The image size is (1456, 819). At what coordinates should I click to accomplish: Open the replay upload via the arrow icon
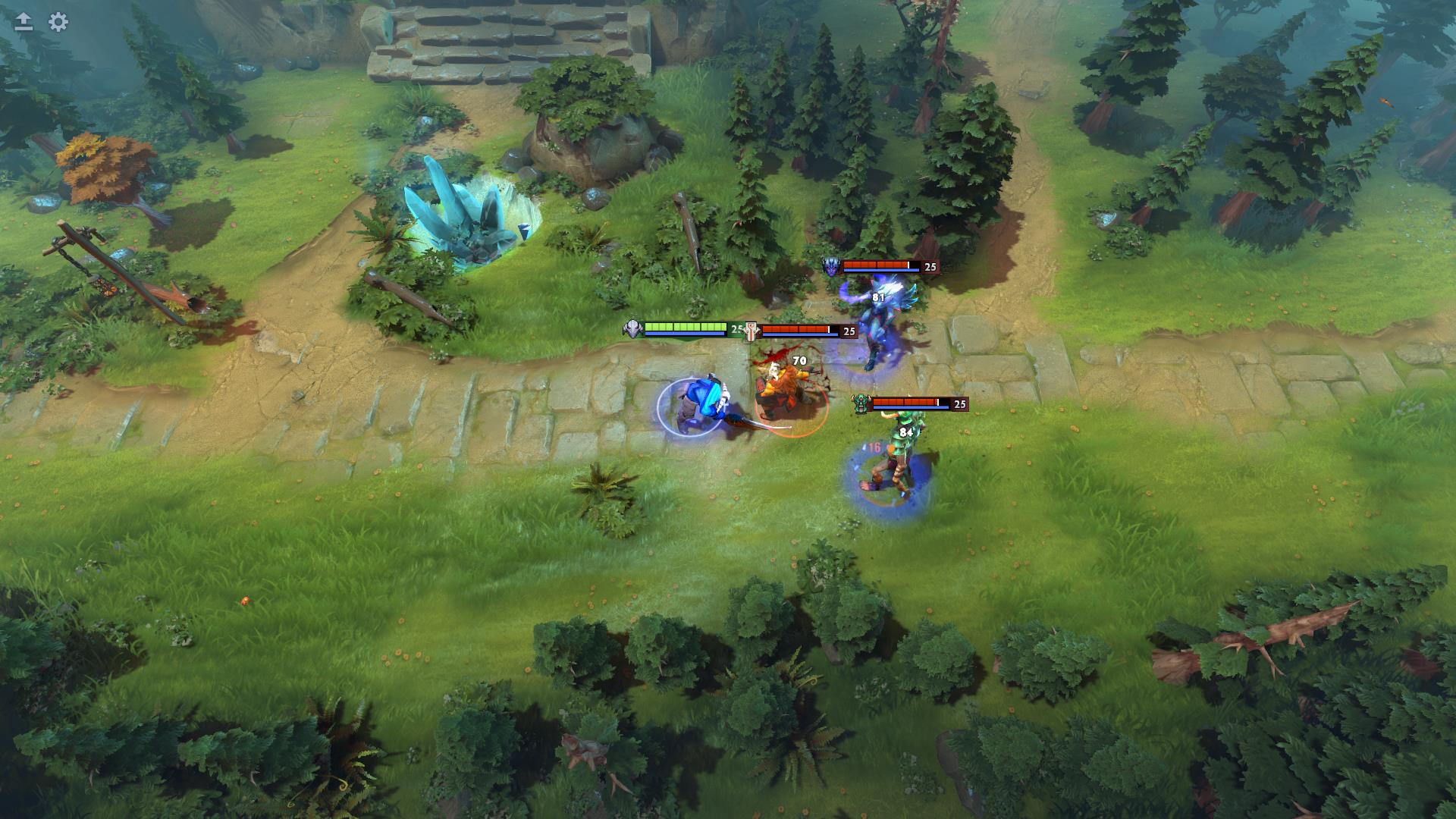[x=23, y=19]
